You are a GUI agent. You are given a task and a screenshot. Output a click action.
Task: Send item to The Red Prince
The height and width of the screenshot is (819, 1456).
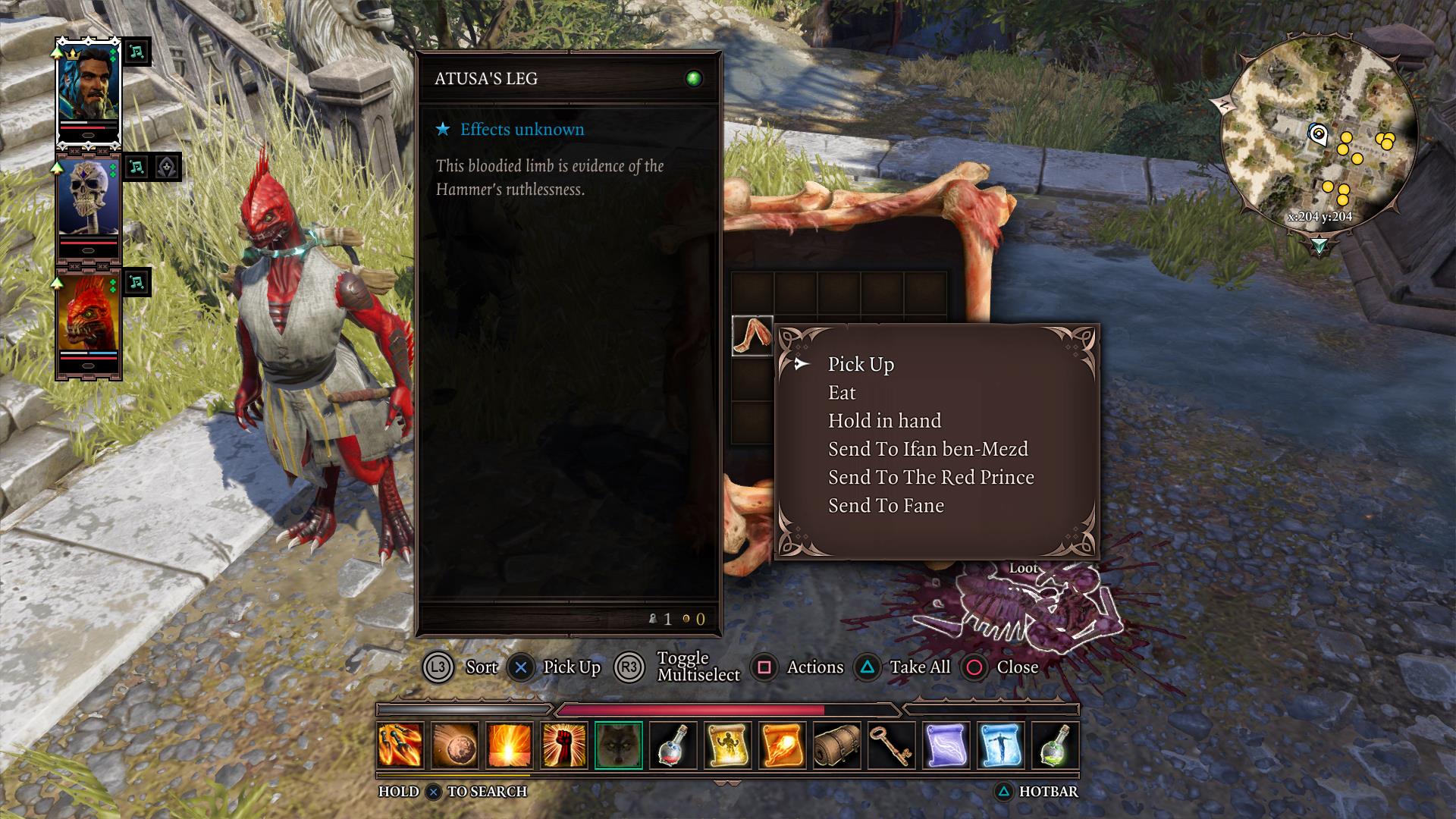pos(930,477)
